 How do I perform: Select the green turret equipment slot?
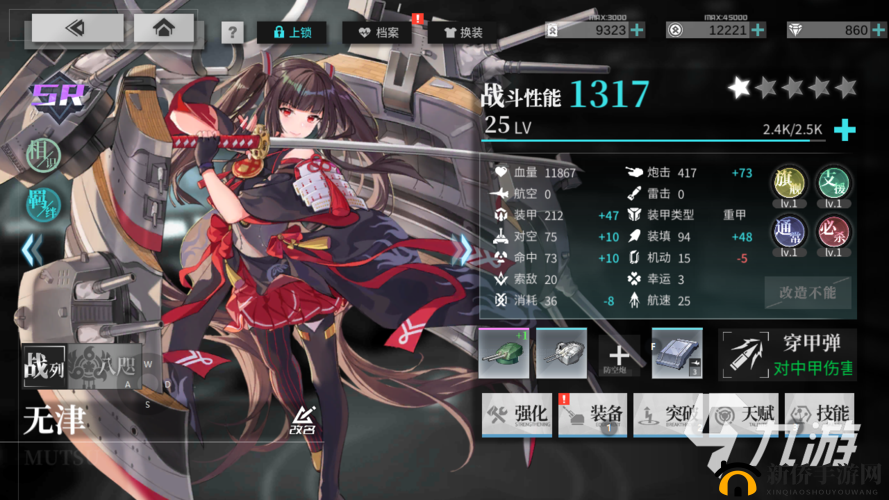tap(505, 354)
